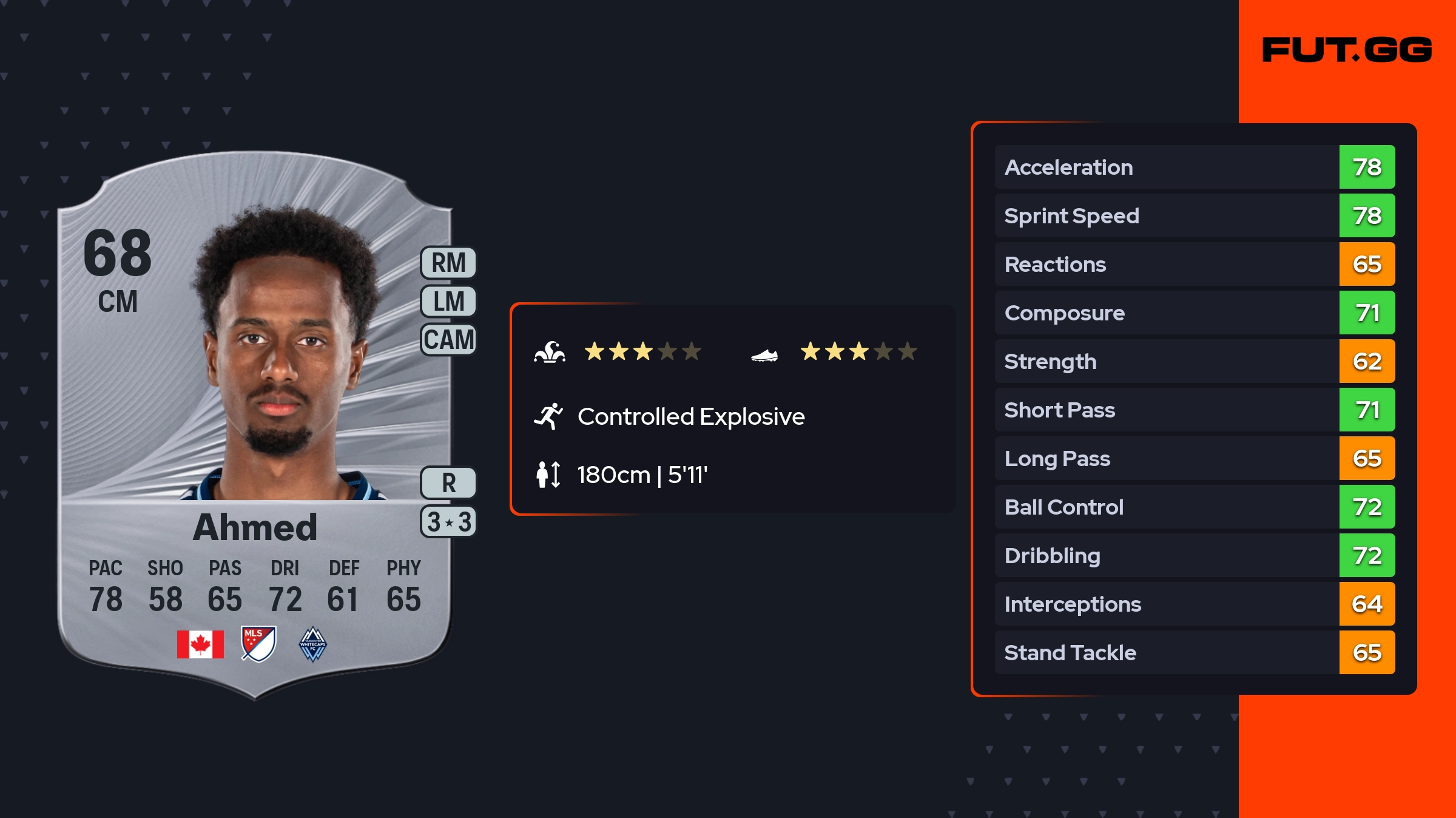Choose the Sprint Speed stat row
Viewport: 1456px width, 818px height.
click(1194, 215)
